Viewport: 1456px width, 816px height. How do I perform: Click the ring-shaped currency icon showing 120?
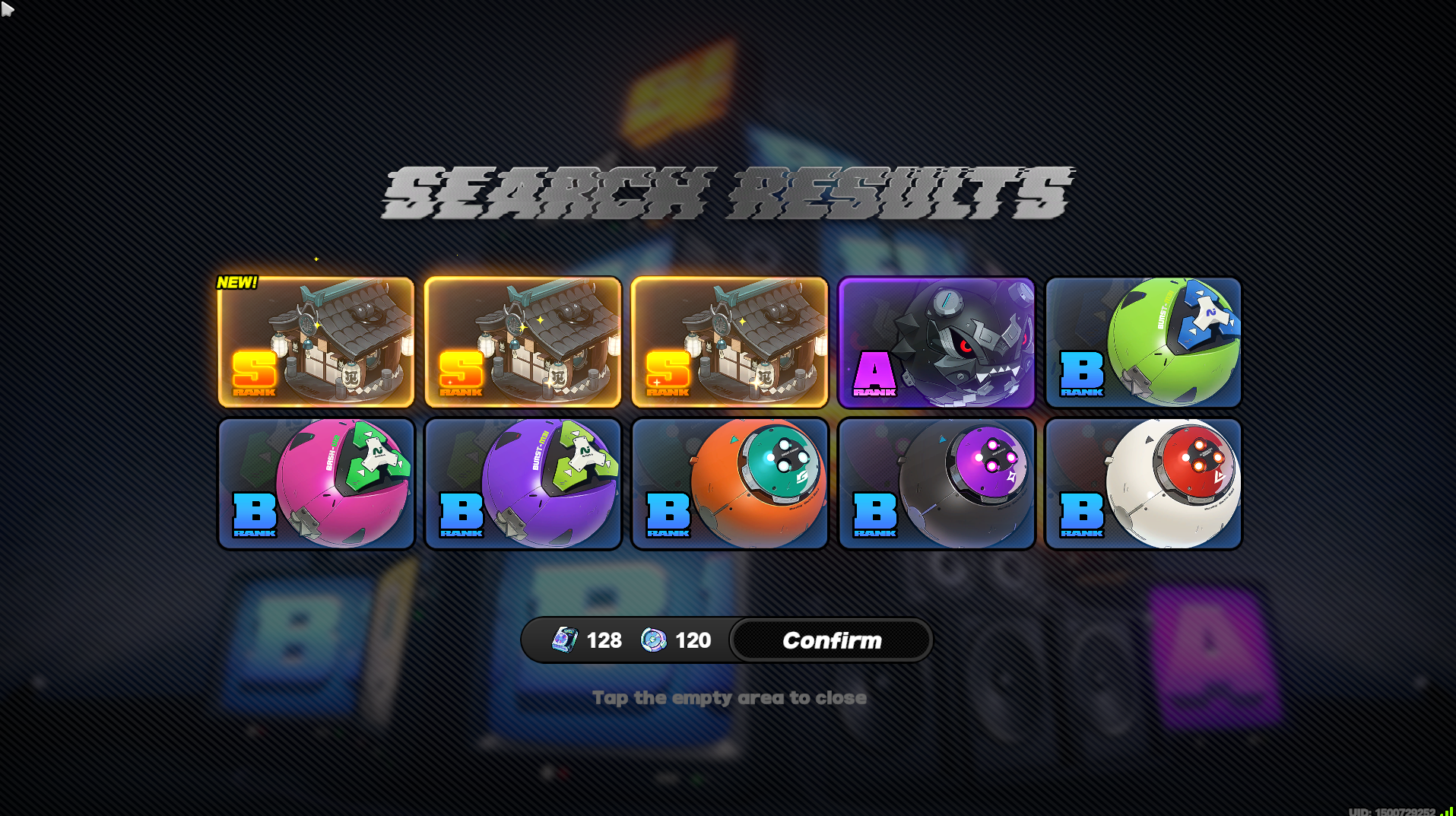tap(654, 640)
